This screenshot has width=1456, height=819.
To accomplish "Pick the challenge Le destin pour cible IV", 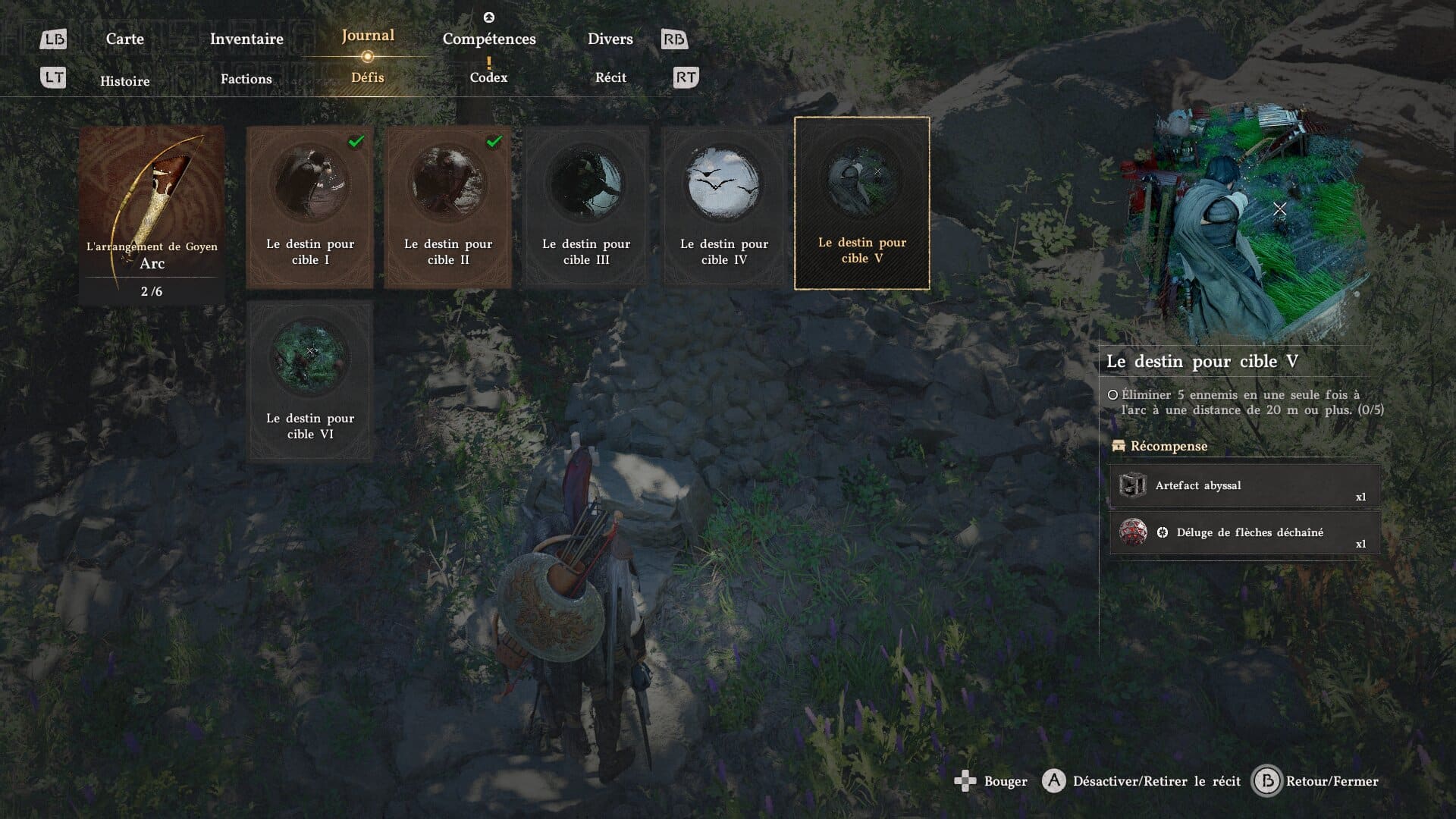I will tap(724, 206).
